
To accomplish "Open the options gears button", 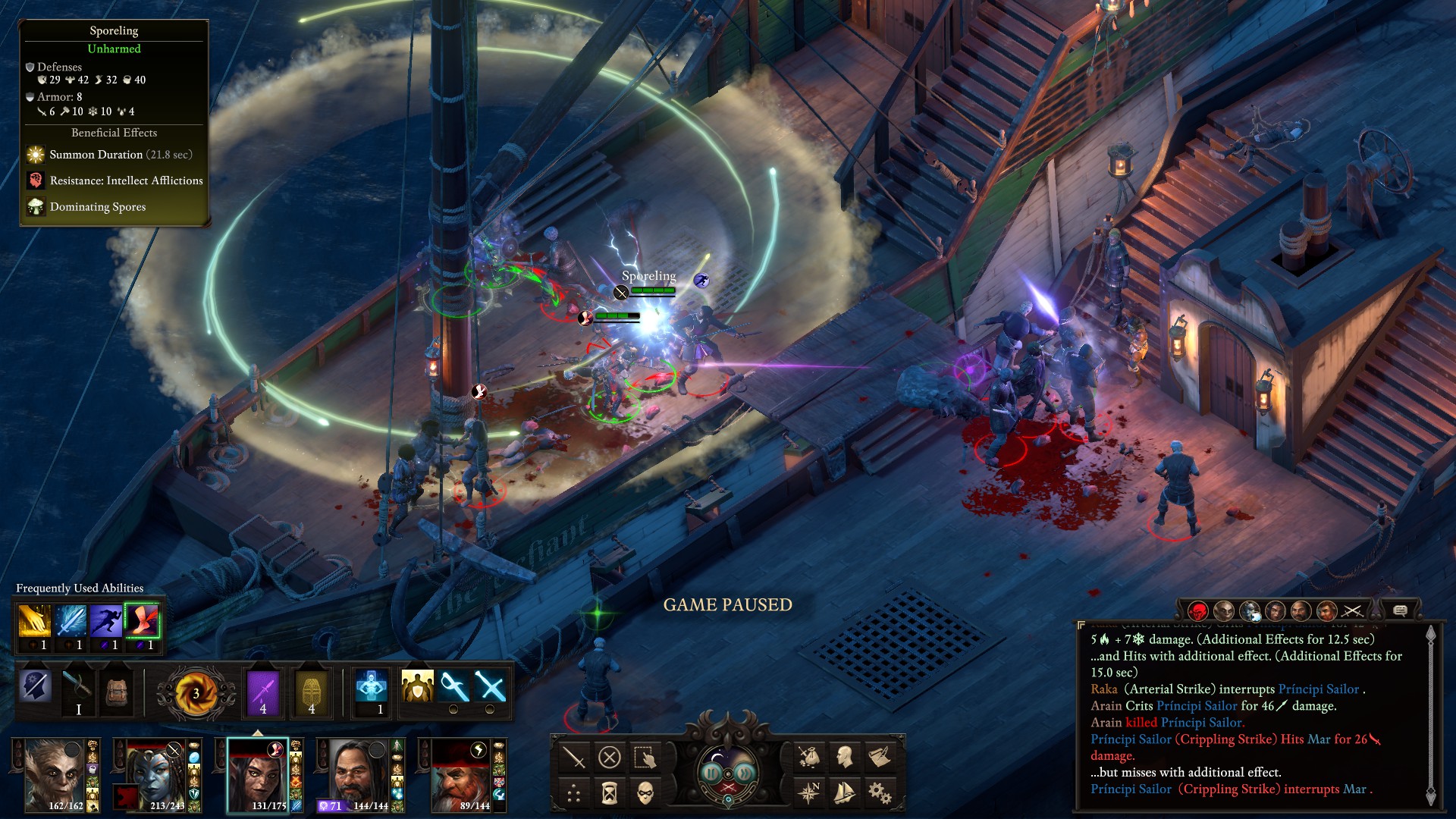I will coord(880,793).
